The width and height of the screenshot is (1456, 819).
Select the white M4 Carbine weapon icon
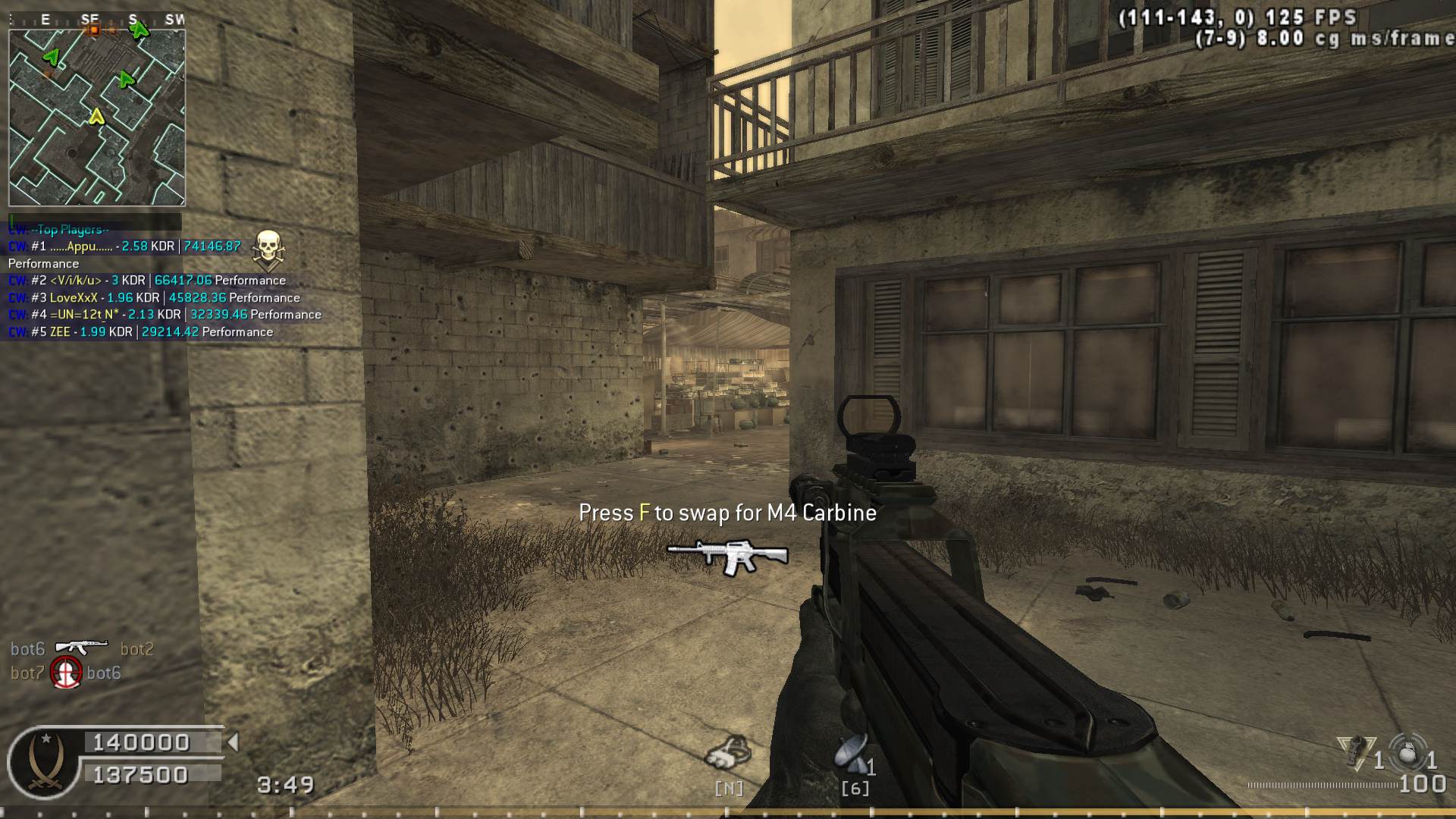click(x=727, y=556)
